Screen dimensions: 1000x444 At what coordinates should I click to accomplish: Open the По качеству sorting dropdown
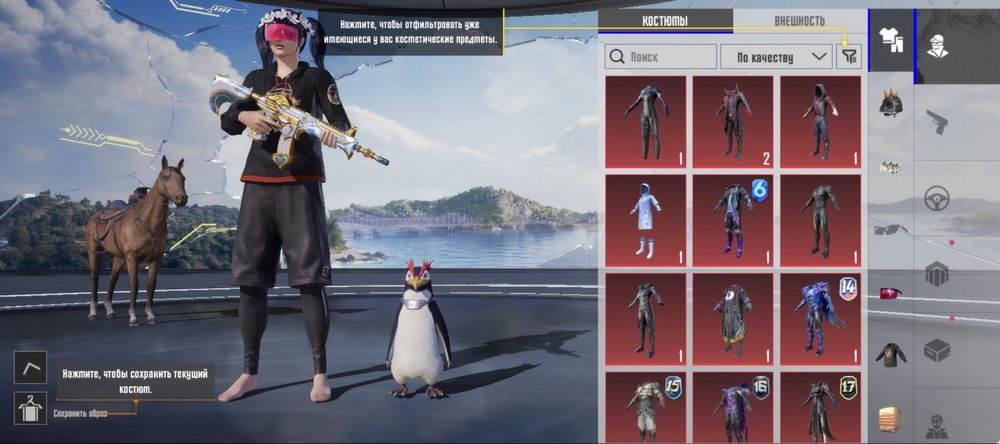[776, 57]
